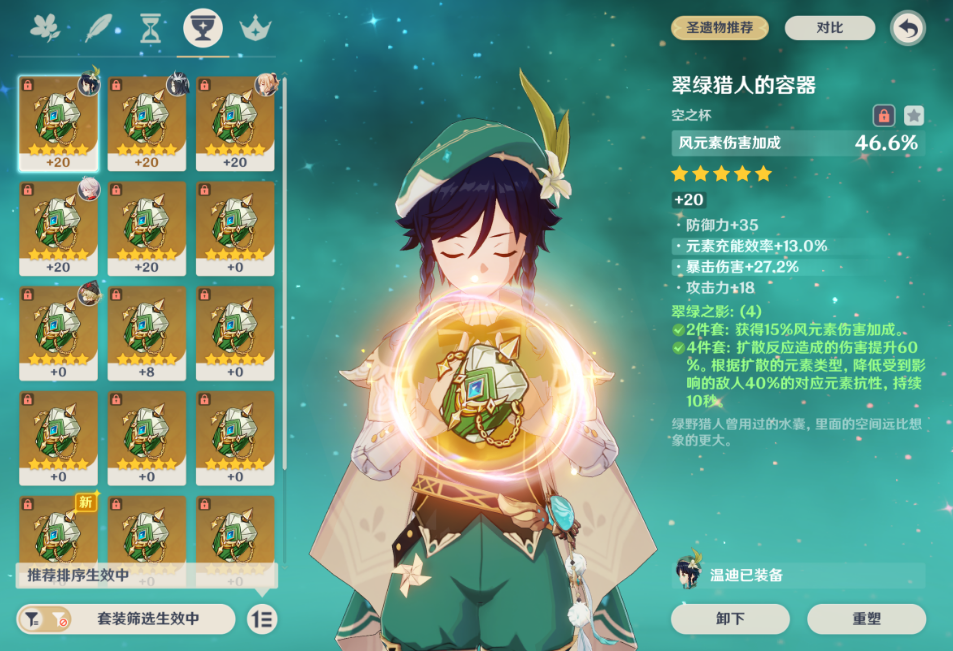Toggle the star mark on artifact
This screenshot has width=953, height=651.
pos(914,115)
